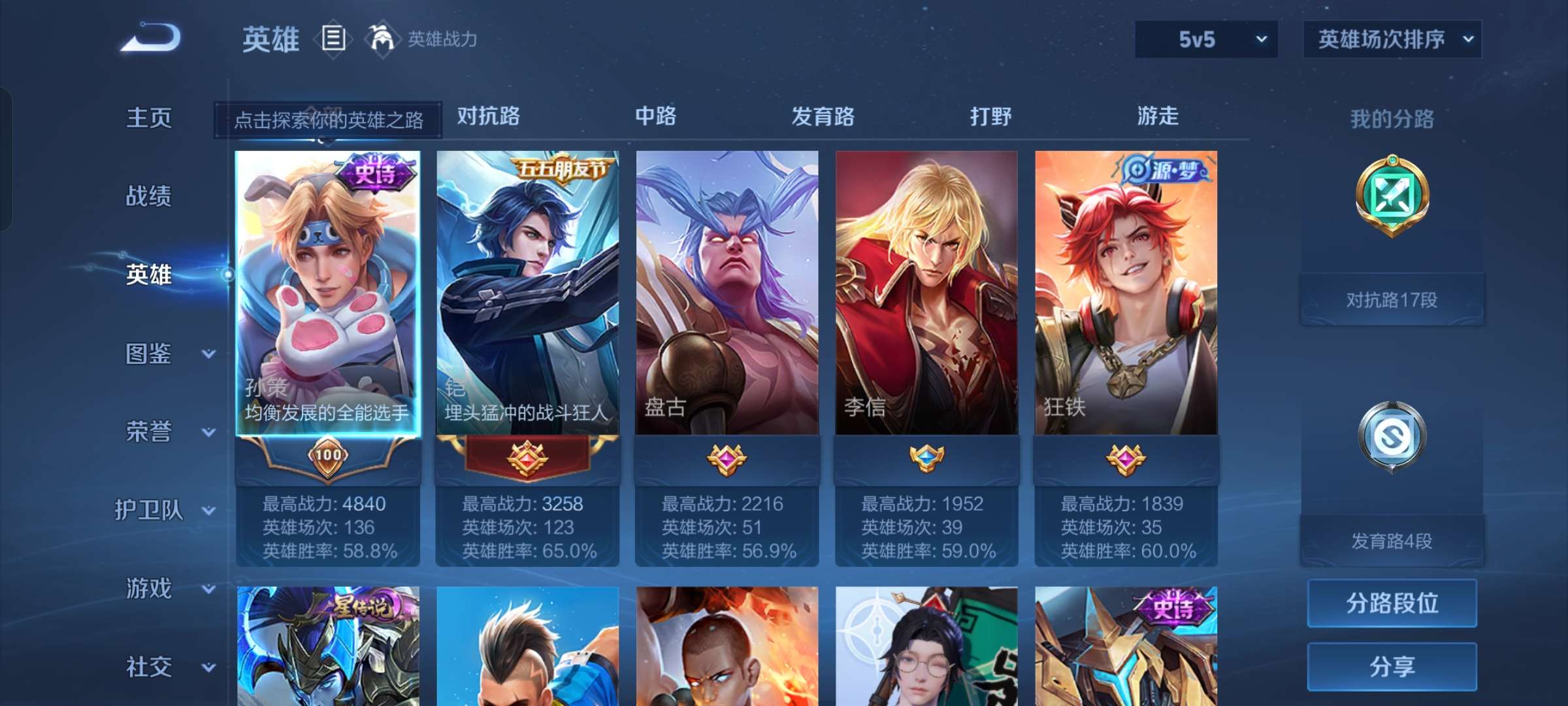Open the 英雄场次排序 sorting dropdown
The image size is (1568, 706).
click(1390, 39)
